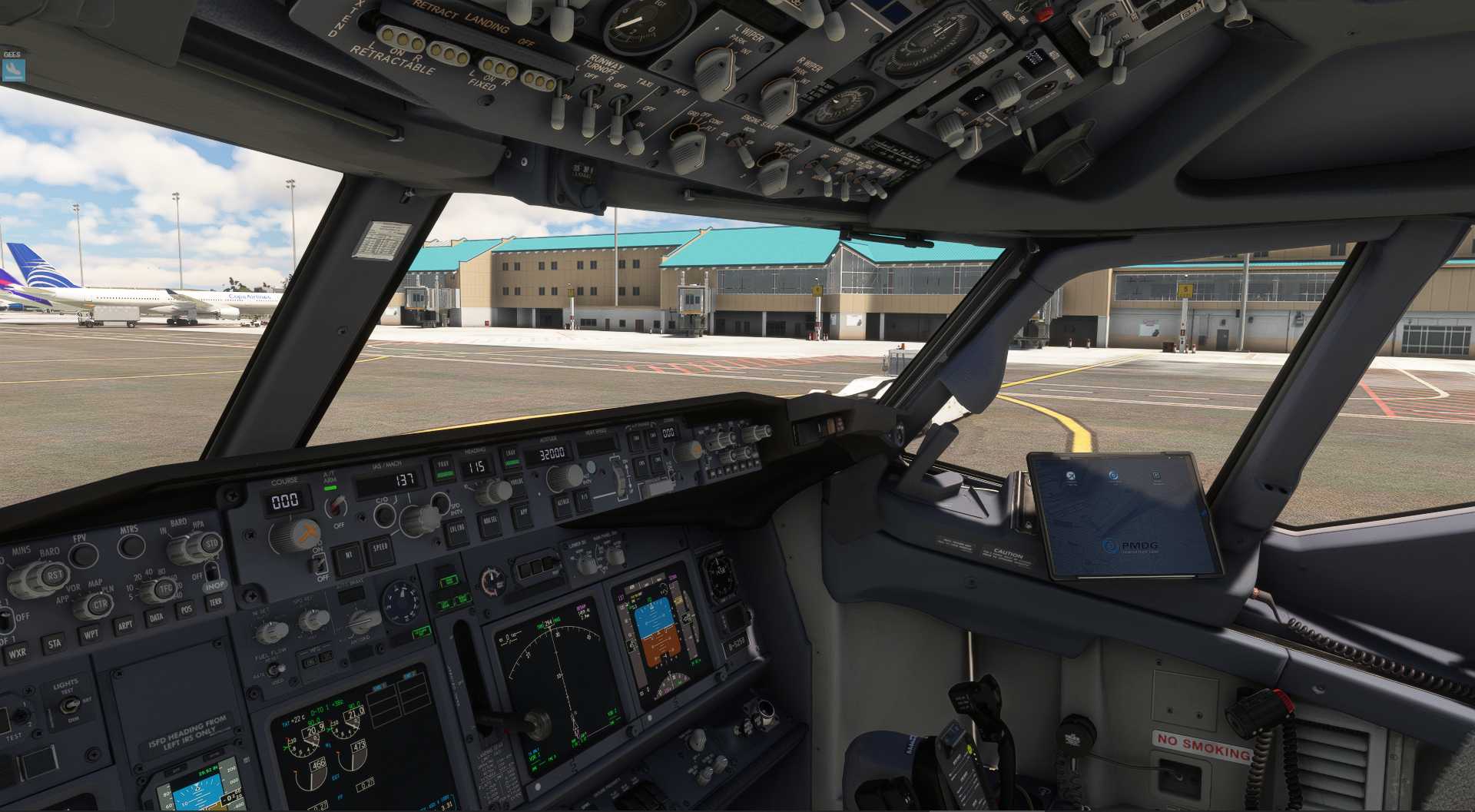Select the POS map button
This screenshot has height=812, width=1475.
[x=186, y=609]
